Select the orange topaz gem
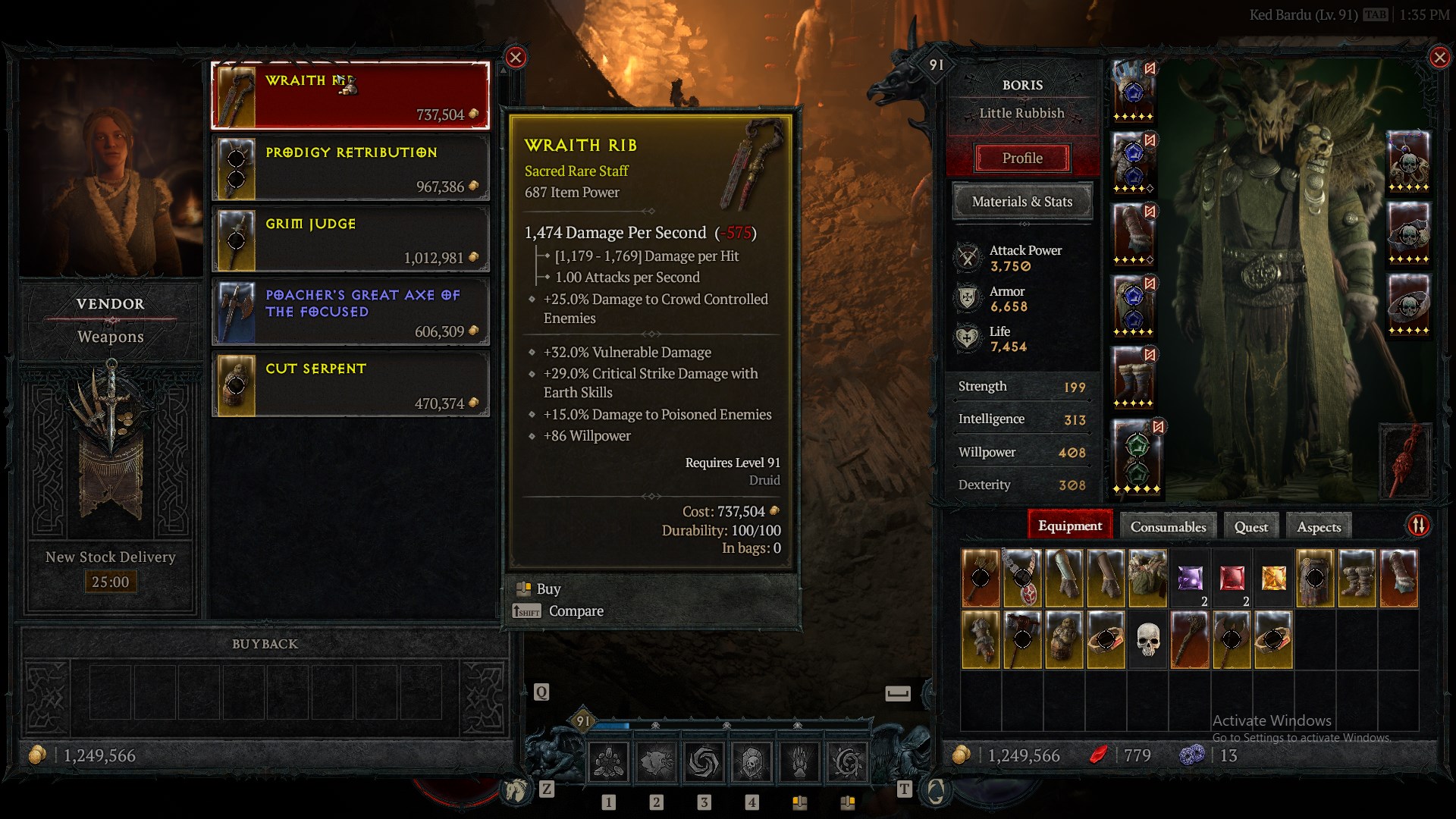 pyautogui.click(x=1273, y=579)
